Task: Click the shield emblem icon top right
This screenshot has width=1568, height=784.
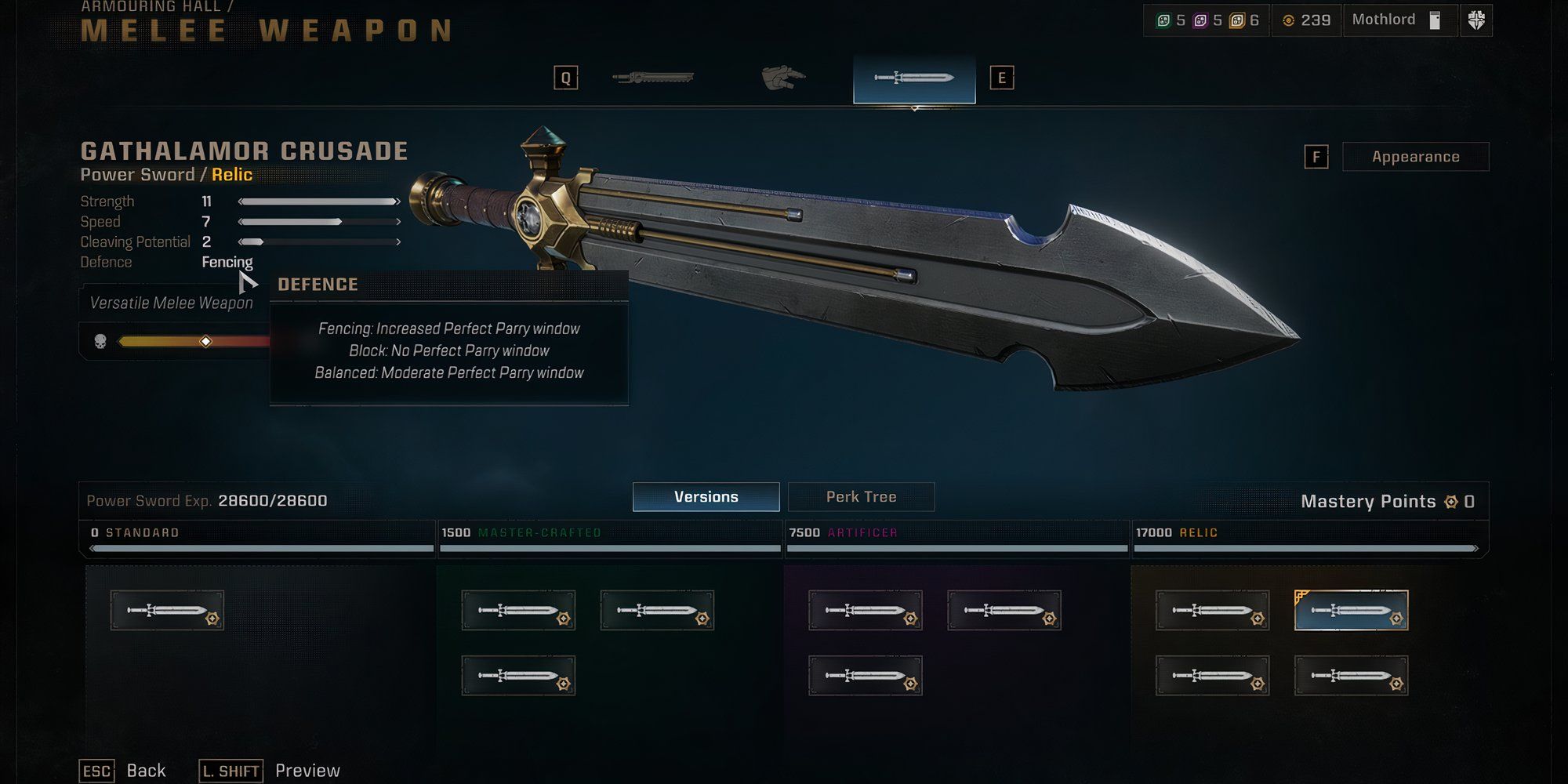Action: [1475, 20]
